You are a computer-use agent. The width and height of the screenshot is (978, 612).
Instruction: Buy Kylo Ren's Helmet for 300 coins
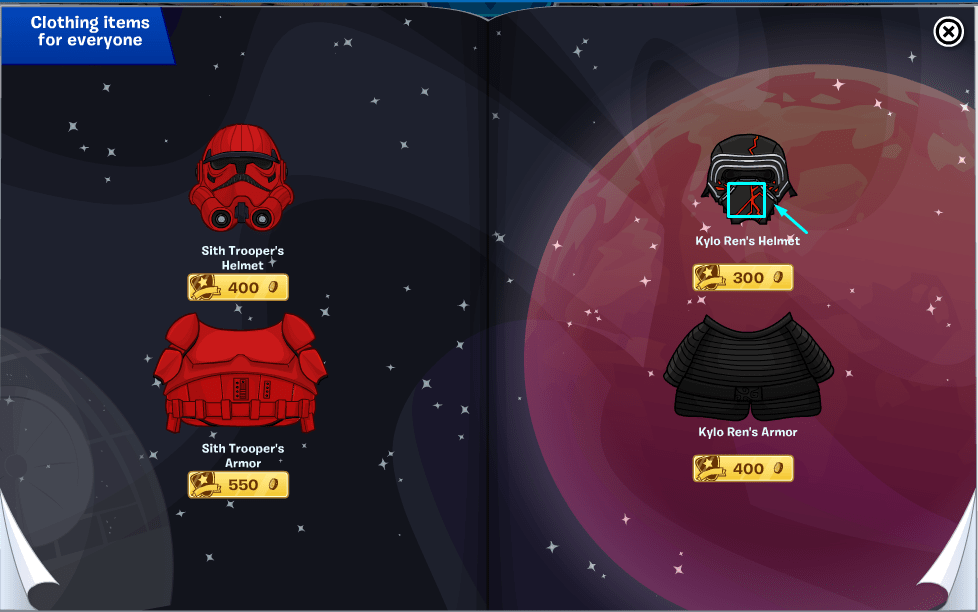coord(743,278)
